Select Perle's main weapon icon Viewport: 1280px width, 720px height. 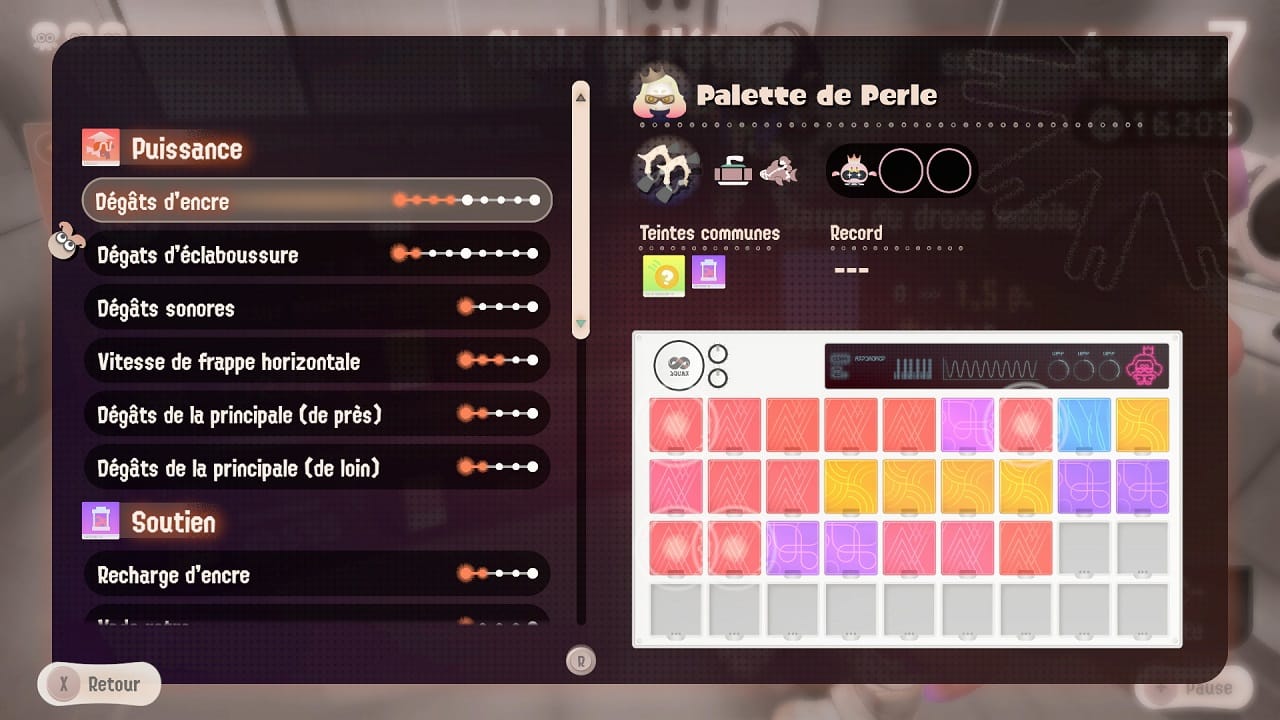coord(663,170)
